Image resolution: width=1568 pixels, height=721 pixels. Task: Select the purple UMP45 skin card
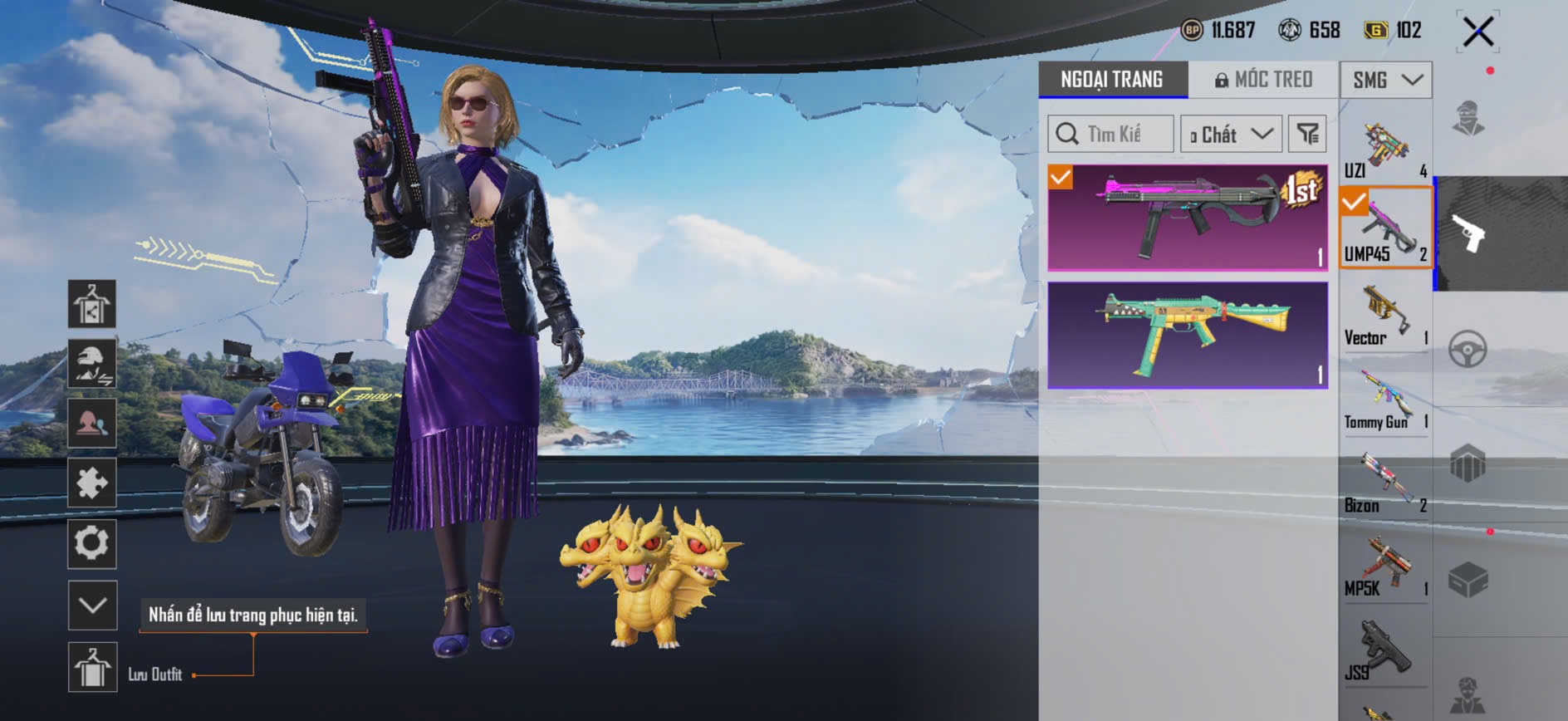tap(1188, 218)
